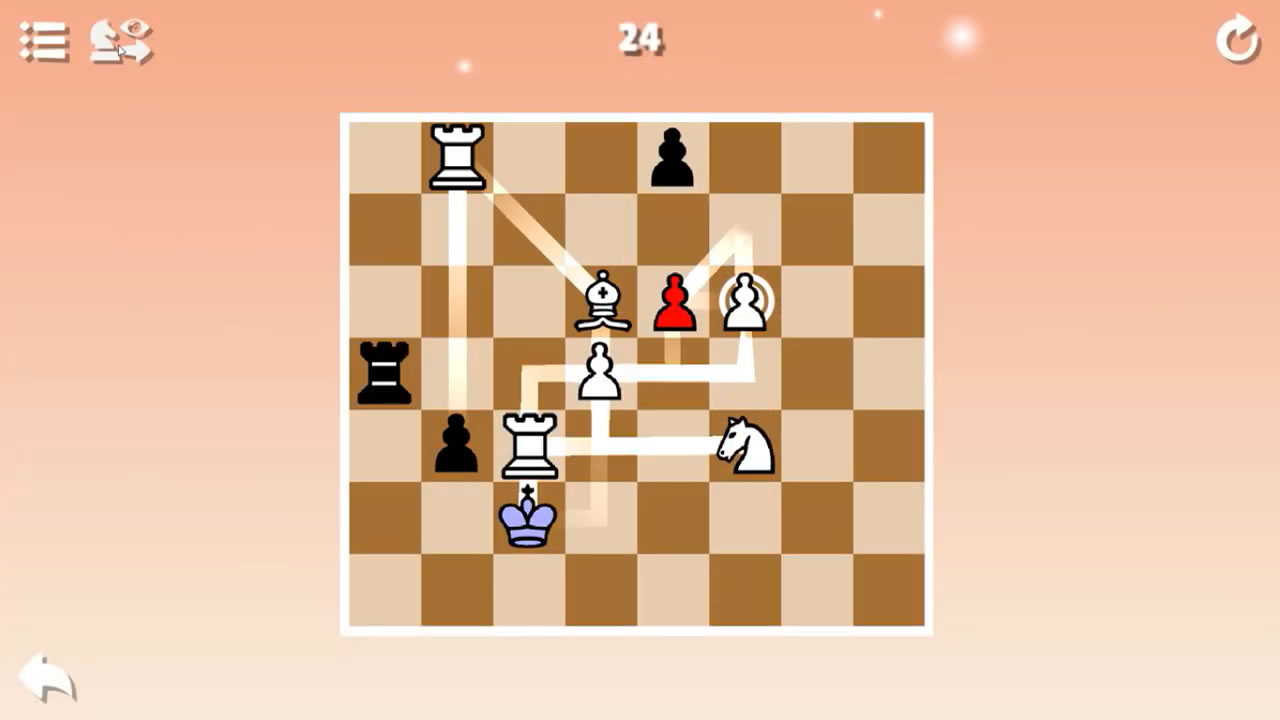The image size is (1280, 720).
Task: Select the lower white rook
Action: click(x=528, y=445)
